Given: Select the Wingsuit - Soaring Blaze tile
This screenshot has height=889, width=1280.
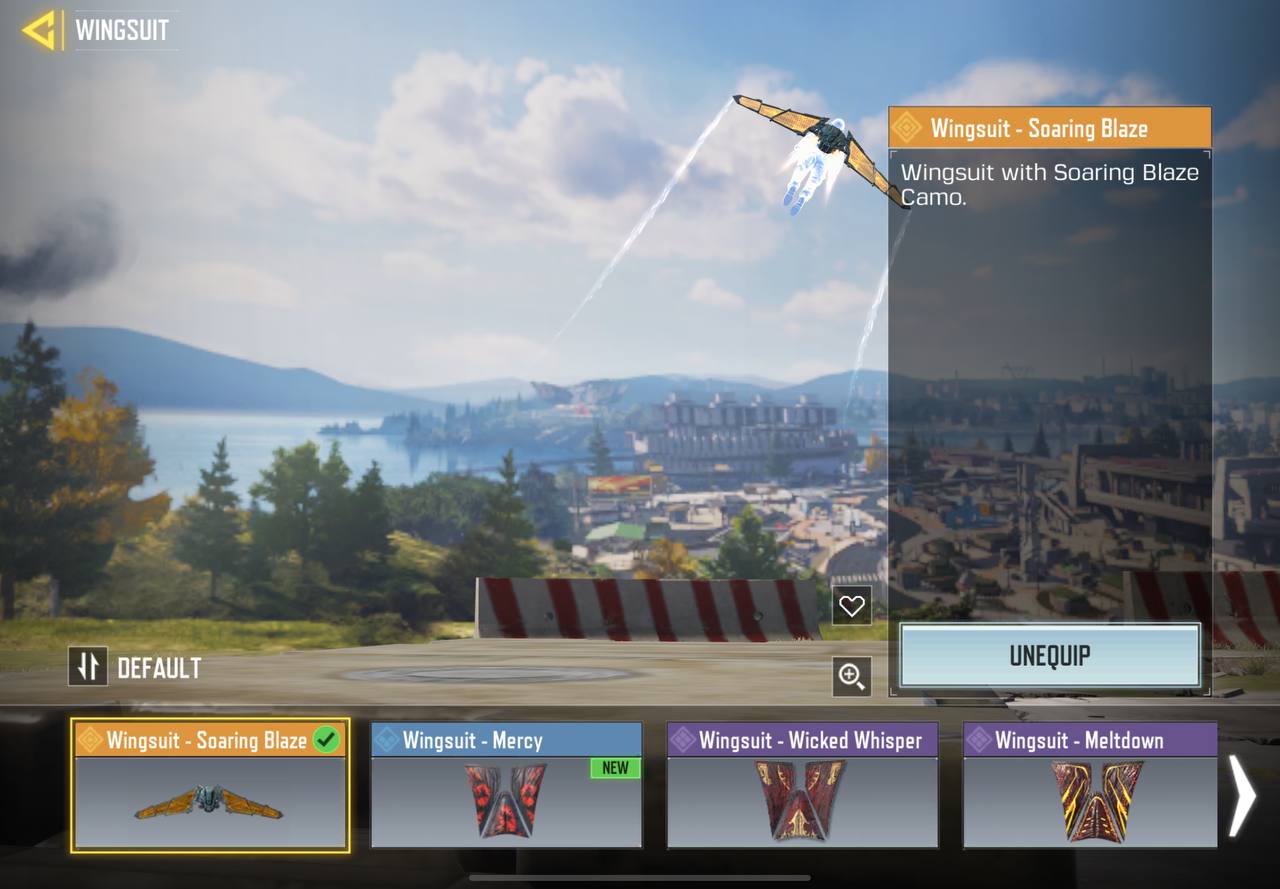Looking at the screenshot, I should (210, 786).
